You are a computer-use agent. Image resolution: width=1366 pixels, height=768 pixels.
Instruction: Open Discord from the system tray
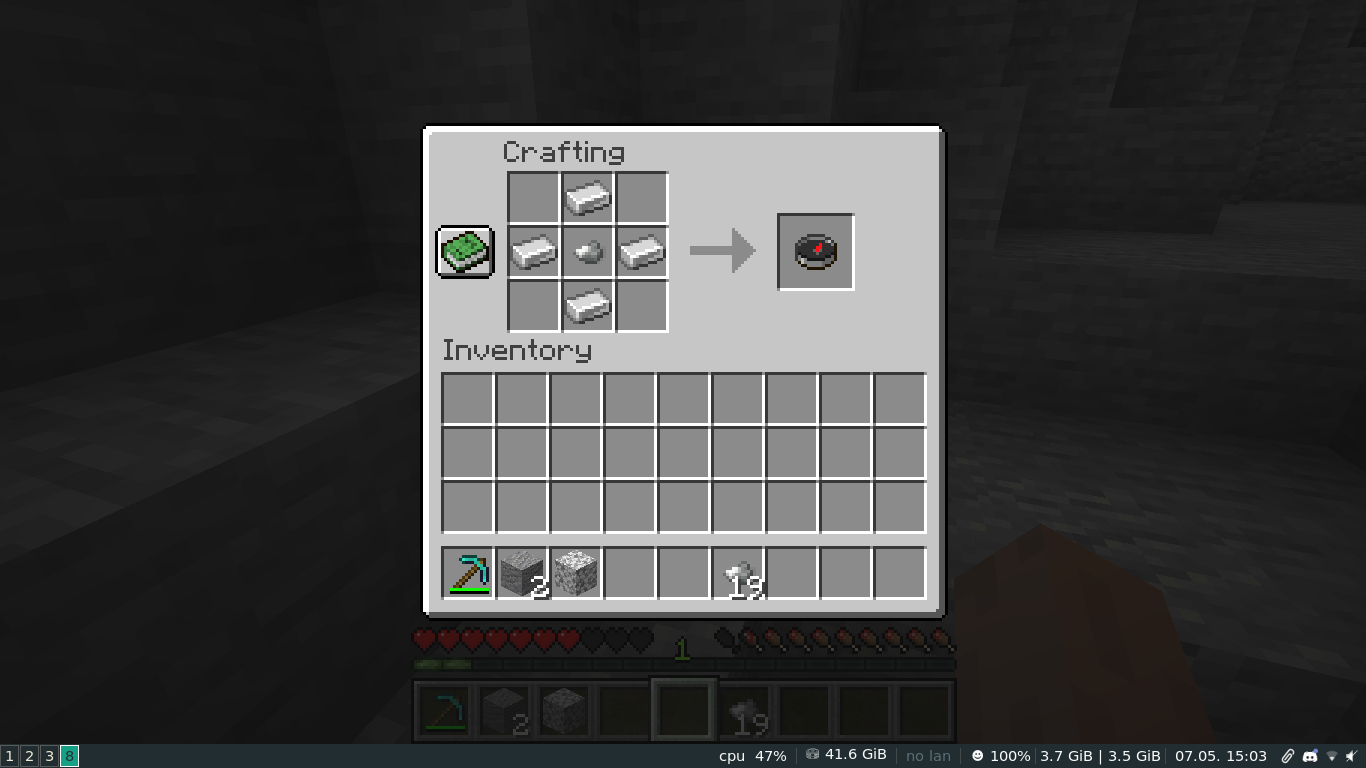click(x=1310, y=756)
